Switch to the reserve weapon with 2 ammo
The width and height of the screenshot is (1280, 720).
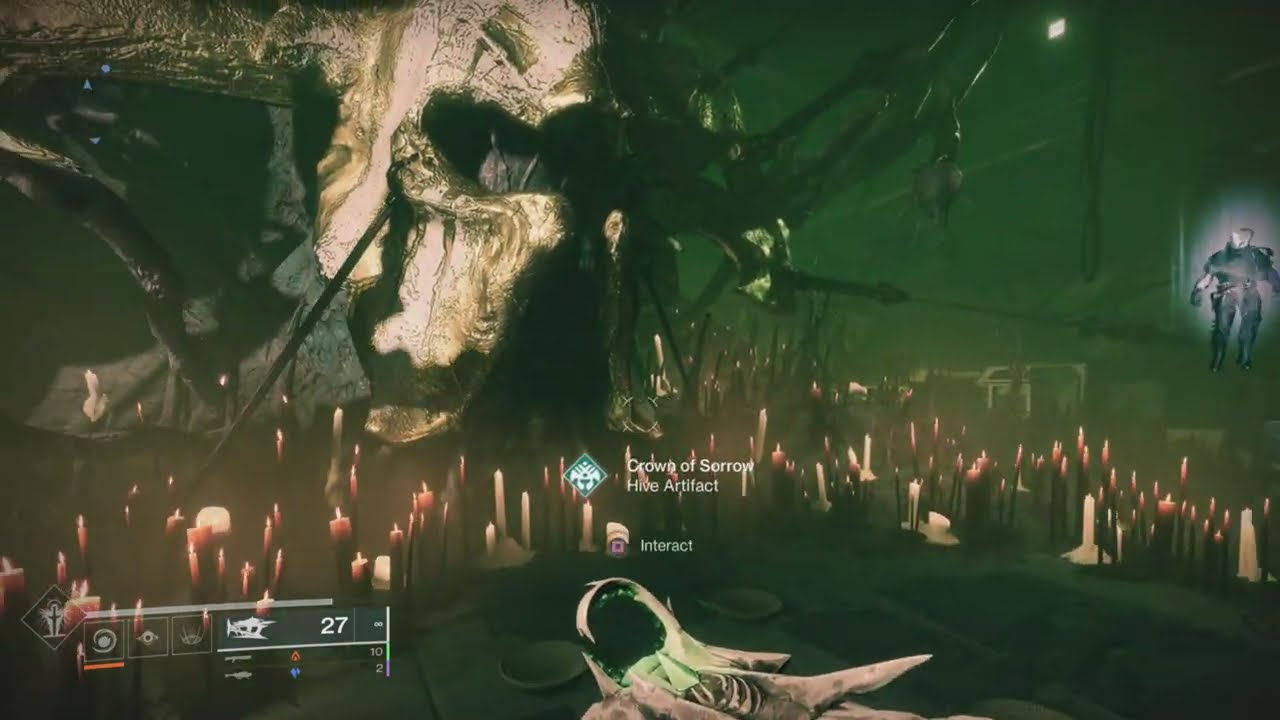coord(238,673)
